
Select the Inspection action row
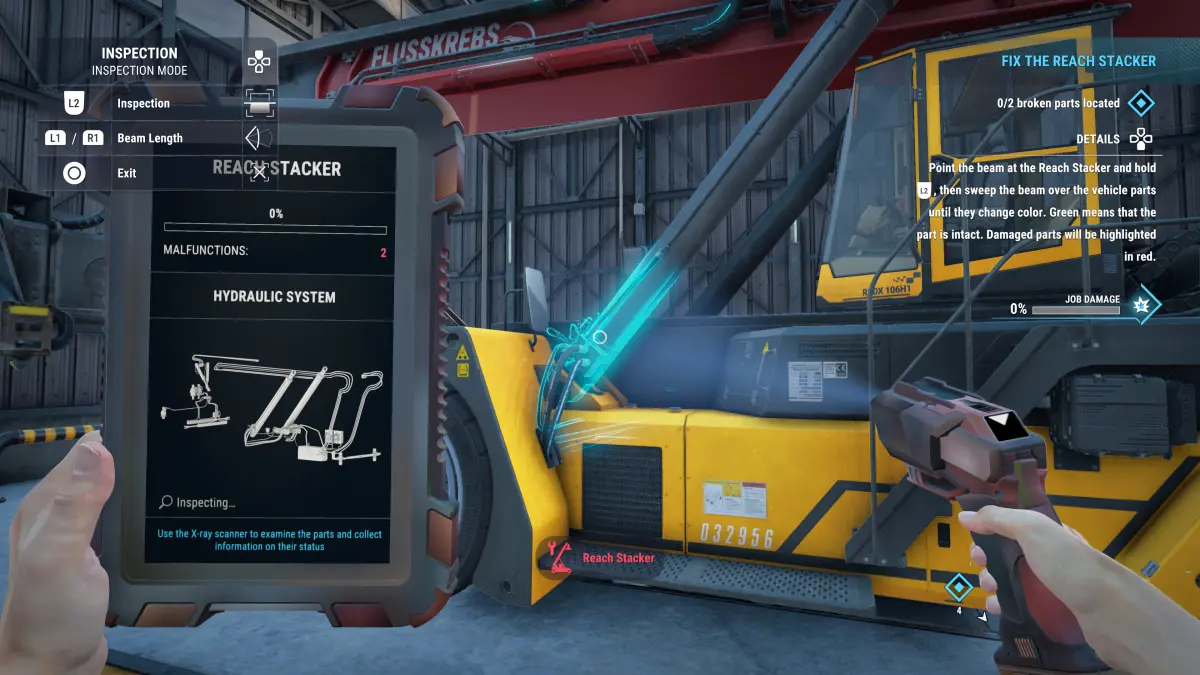pyautogui.click(x=143, y=103)
